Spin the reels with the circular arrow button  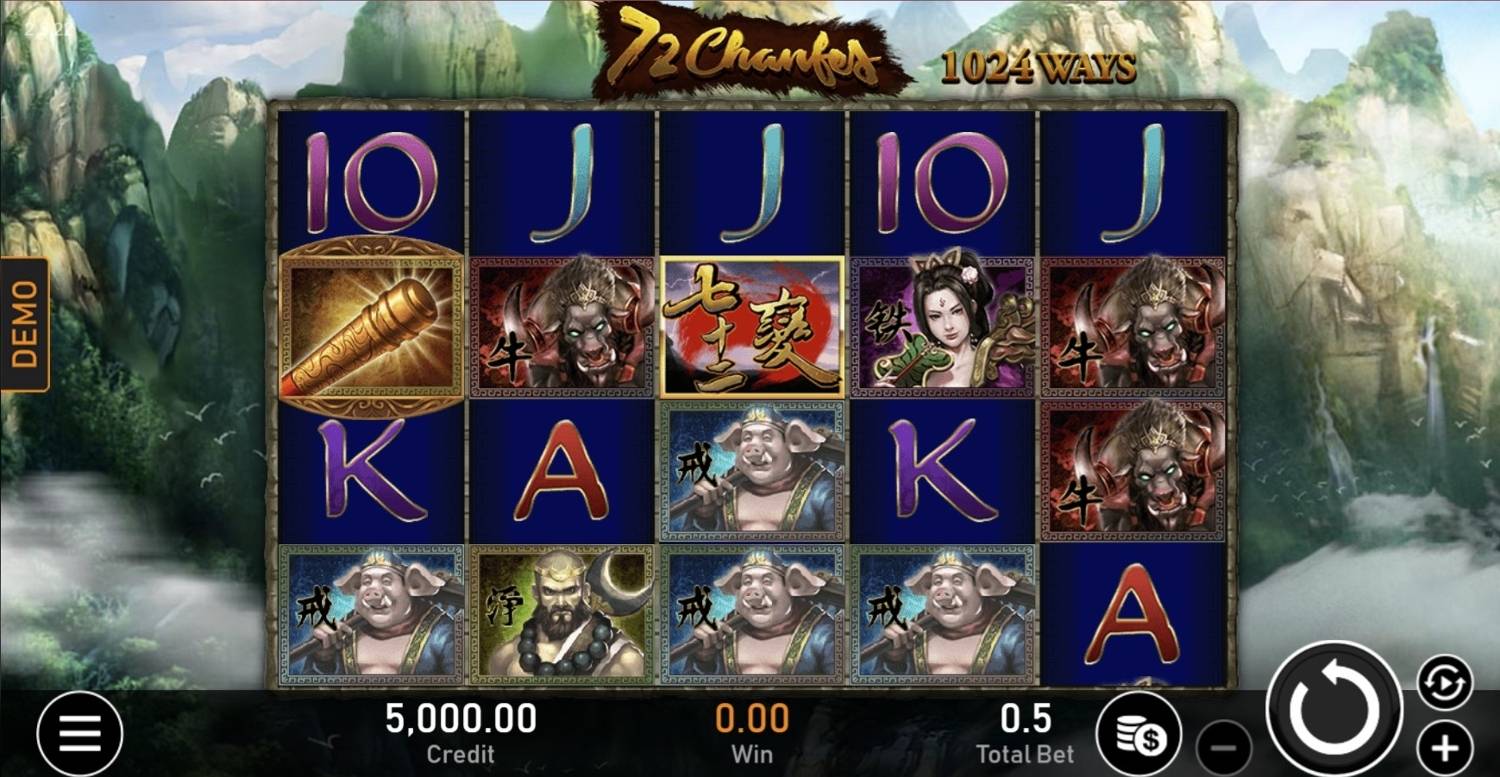coord(1334,709)
